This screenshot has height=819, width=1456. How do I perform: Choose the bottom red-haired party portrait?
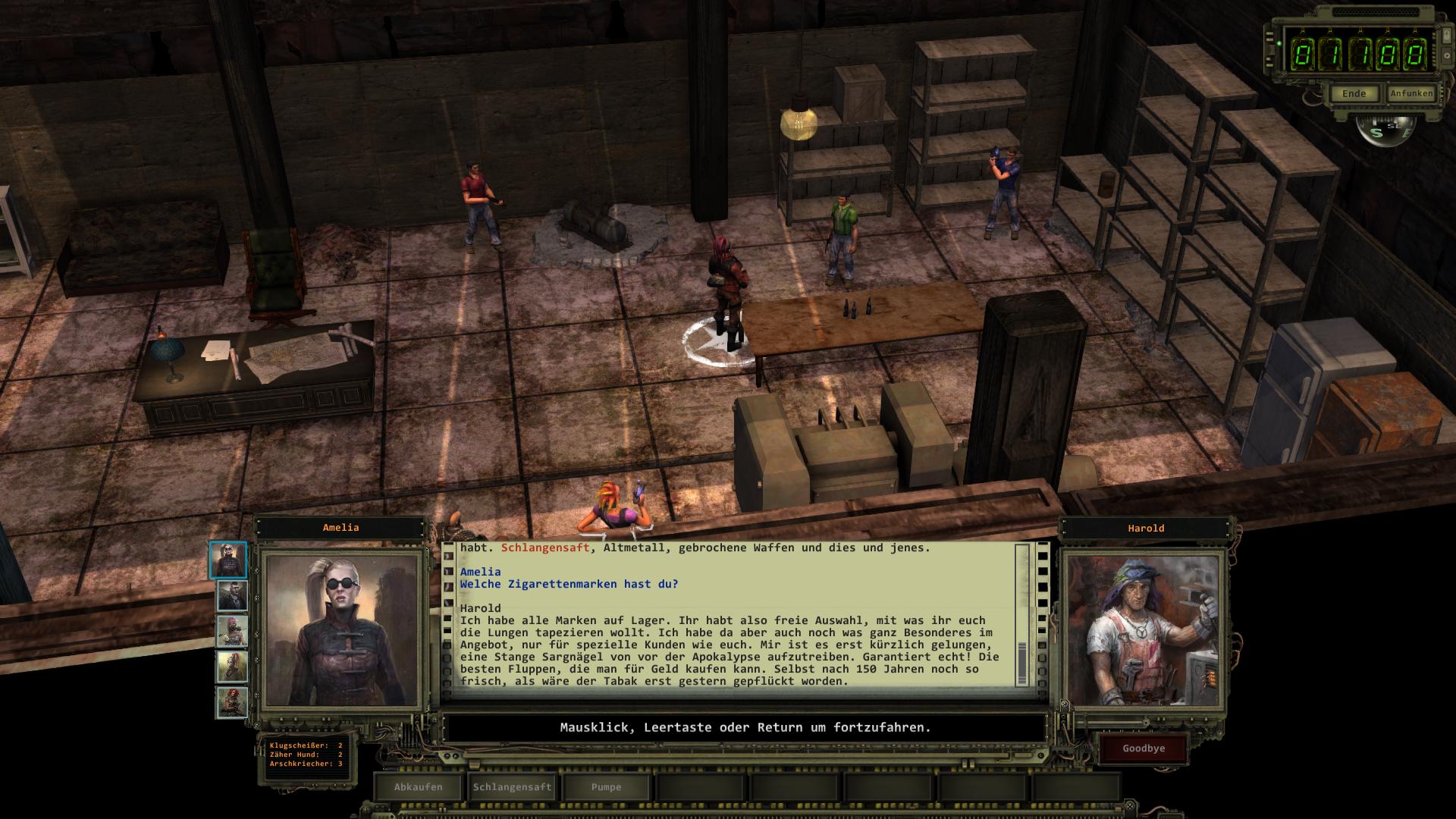[232, 702]
